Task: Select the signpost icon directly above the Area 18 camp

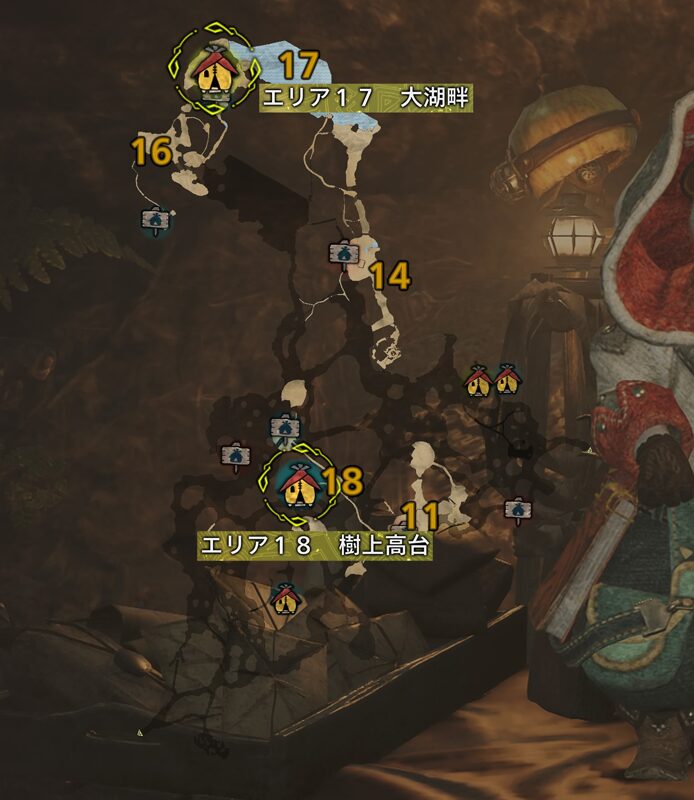Action: coord(285,428)
